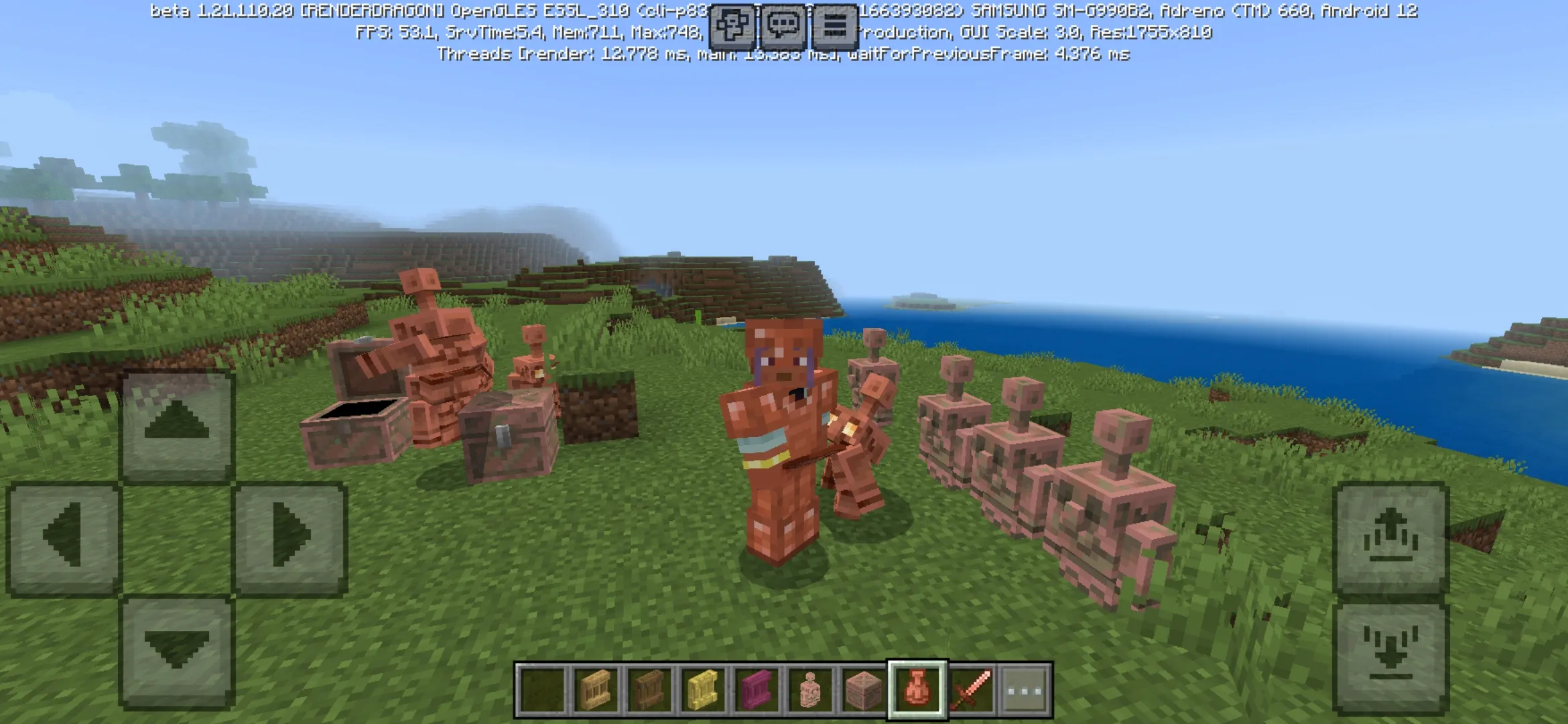Select the copper chest hotbar slot

(x=864, y=689)
